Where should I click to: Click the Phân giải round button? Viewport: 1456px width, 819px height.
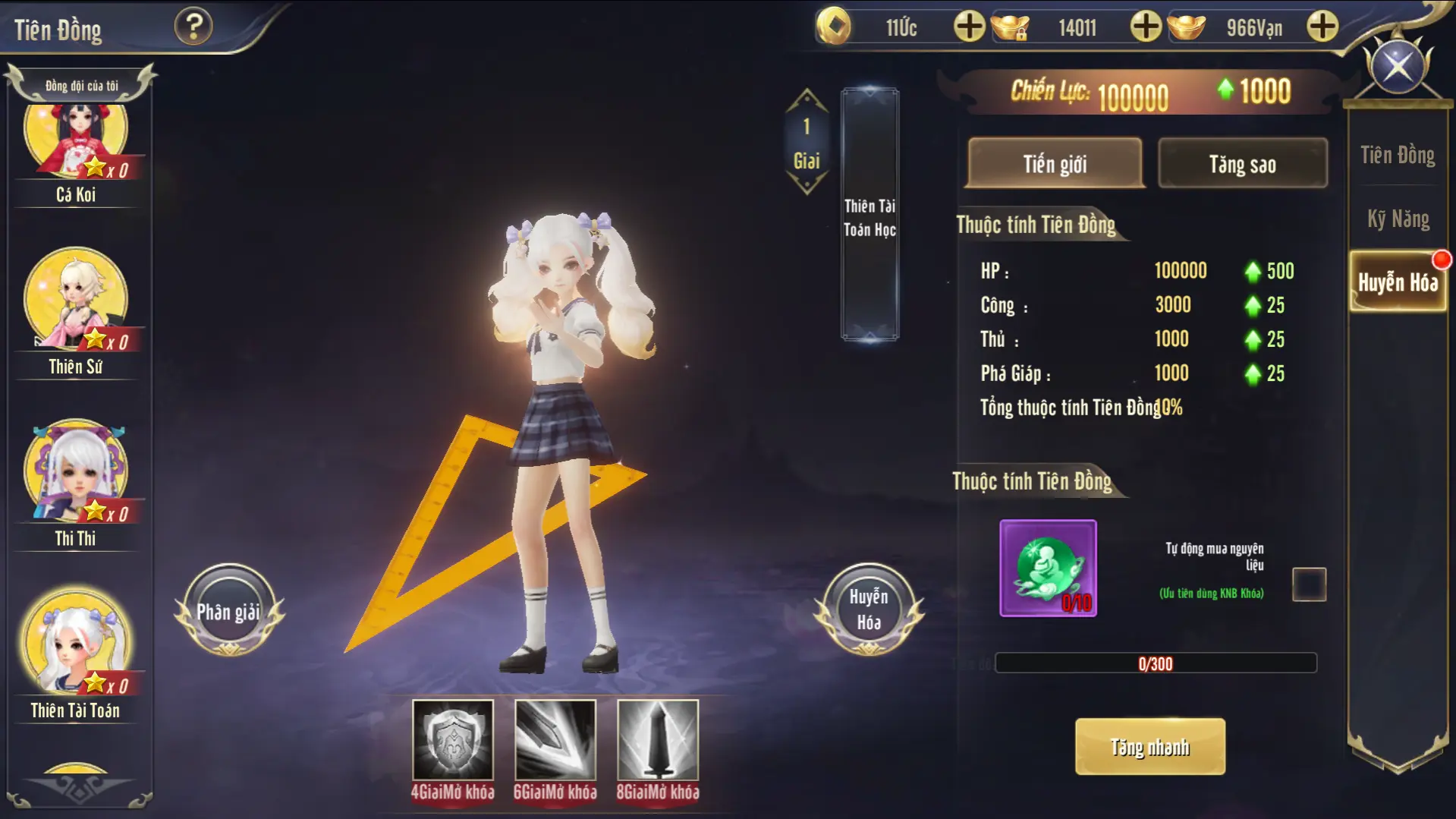point(228,611)
